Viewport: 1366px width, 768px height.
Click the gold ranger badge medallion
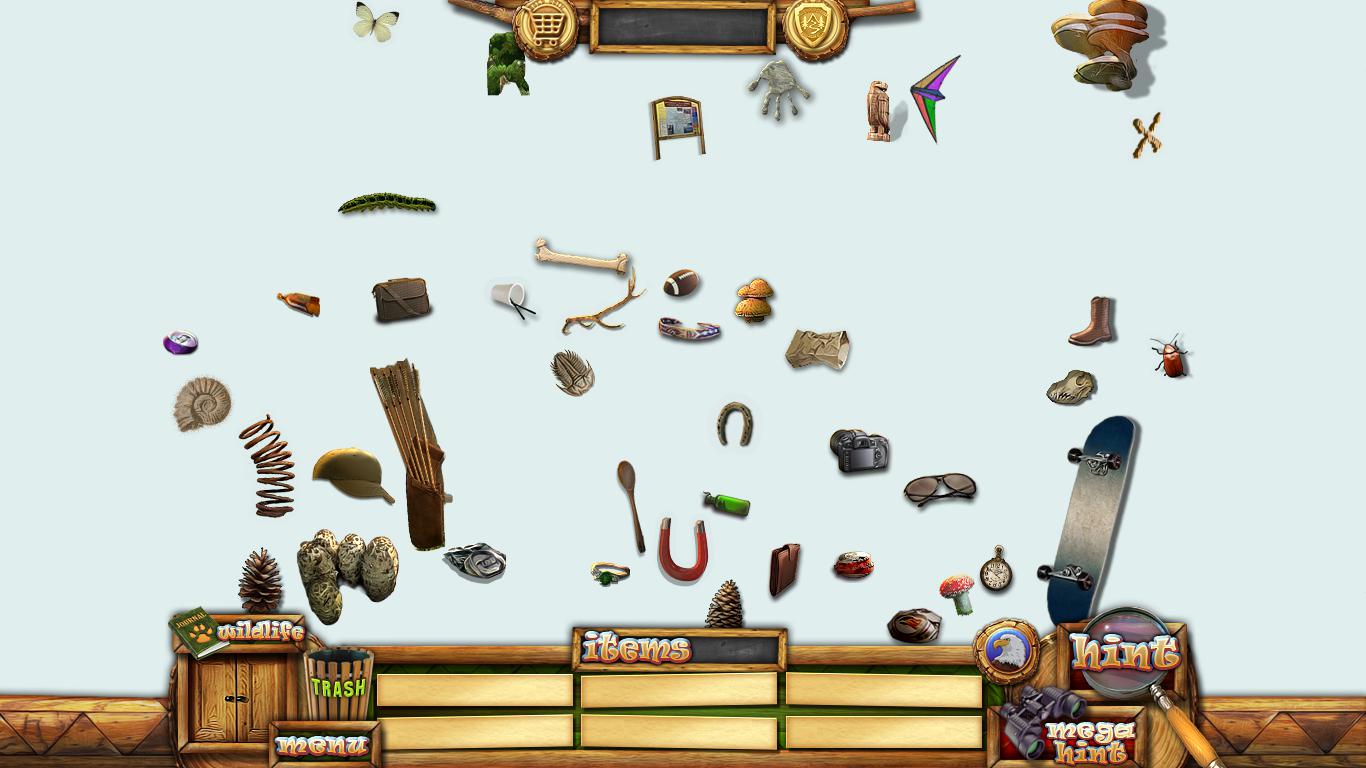(815, 26)
